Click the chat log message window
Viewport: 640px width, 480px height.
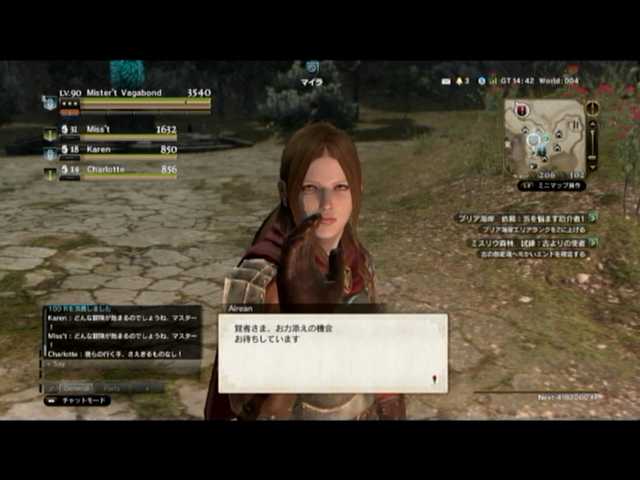click(x=122, y=333)
